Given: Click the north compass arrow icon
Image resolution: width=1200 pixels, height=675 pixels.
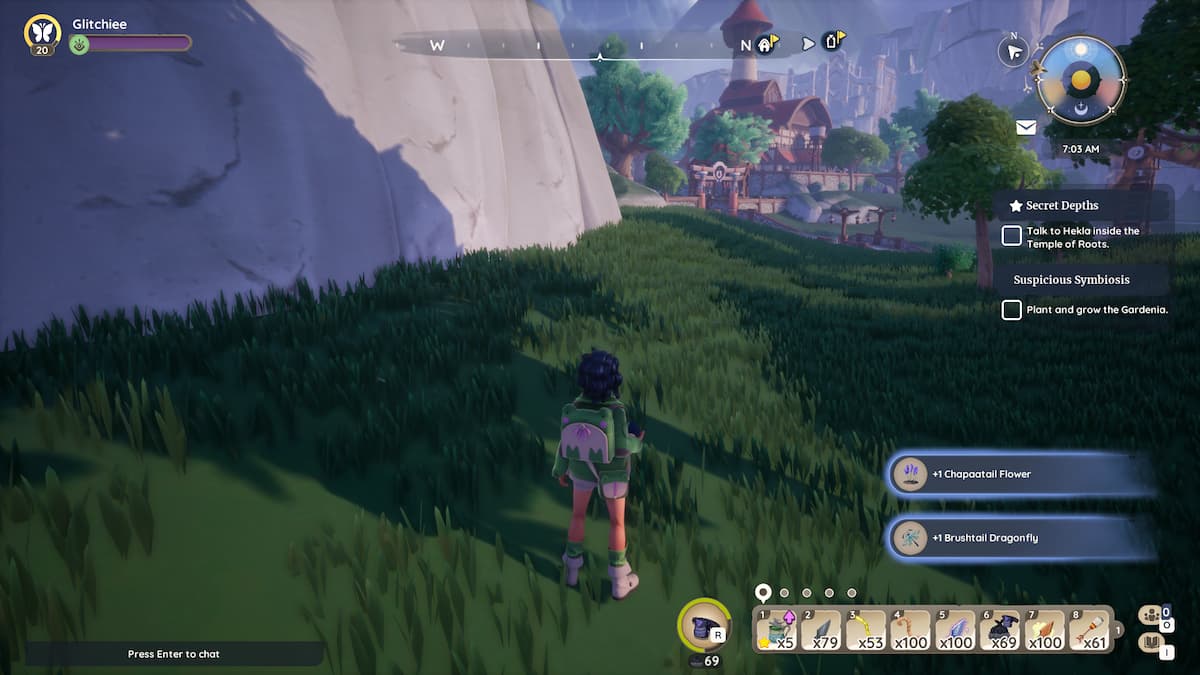Looking at the screenshot, I should (x=1014, y=52).
